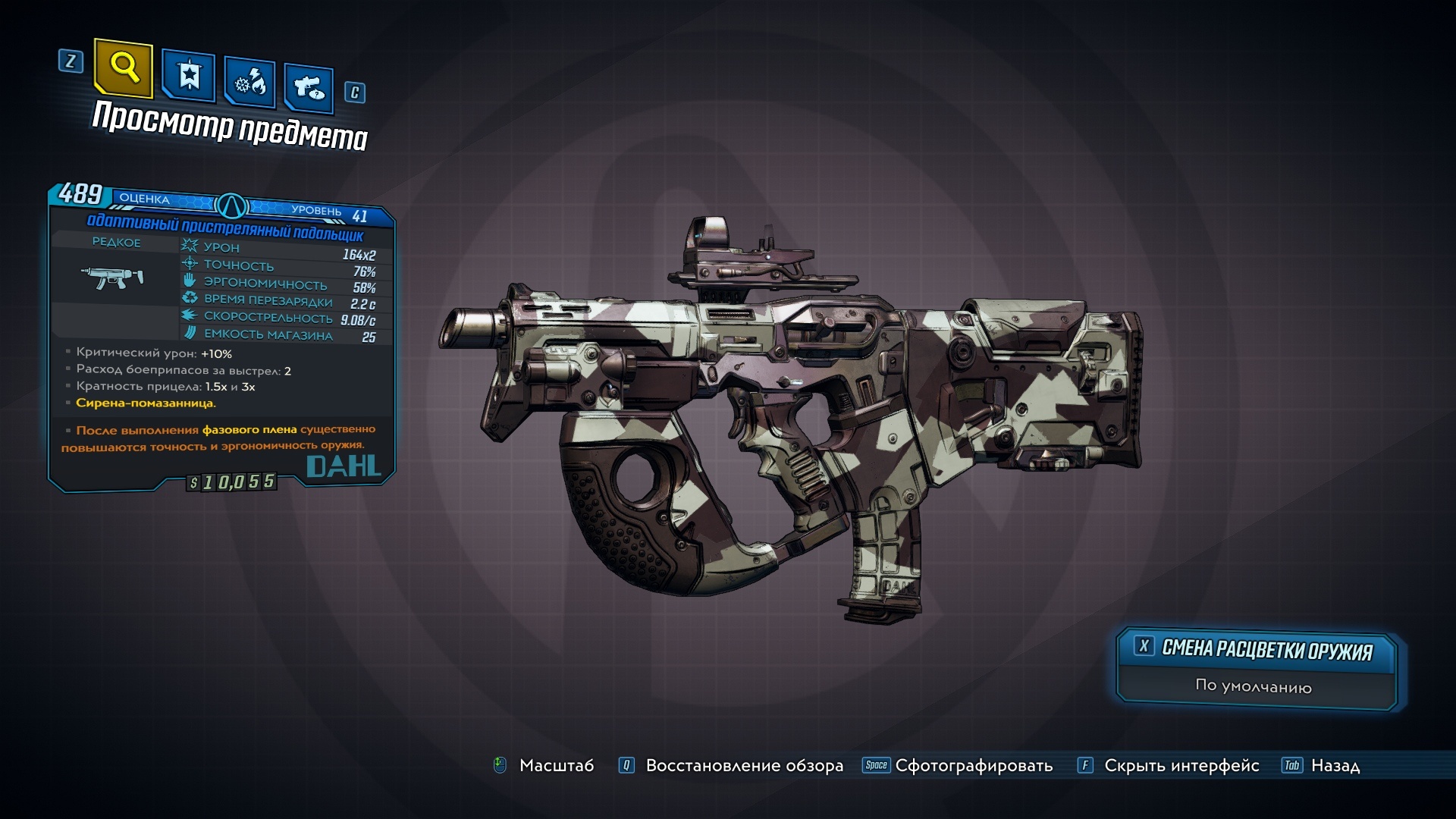Image resolution: width=1456 pixels, height=819 pixels.
Task: Go back with the Назад button
Action: pos(1335,766)
